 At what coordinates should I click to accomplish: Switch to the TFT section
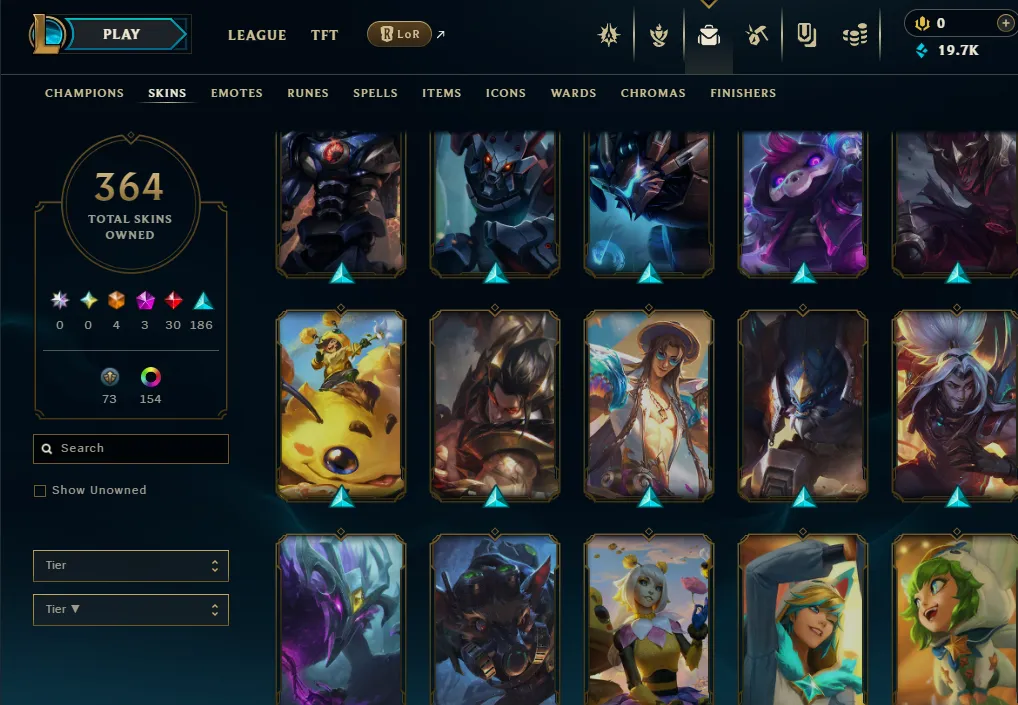(324, 35)
